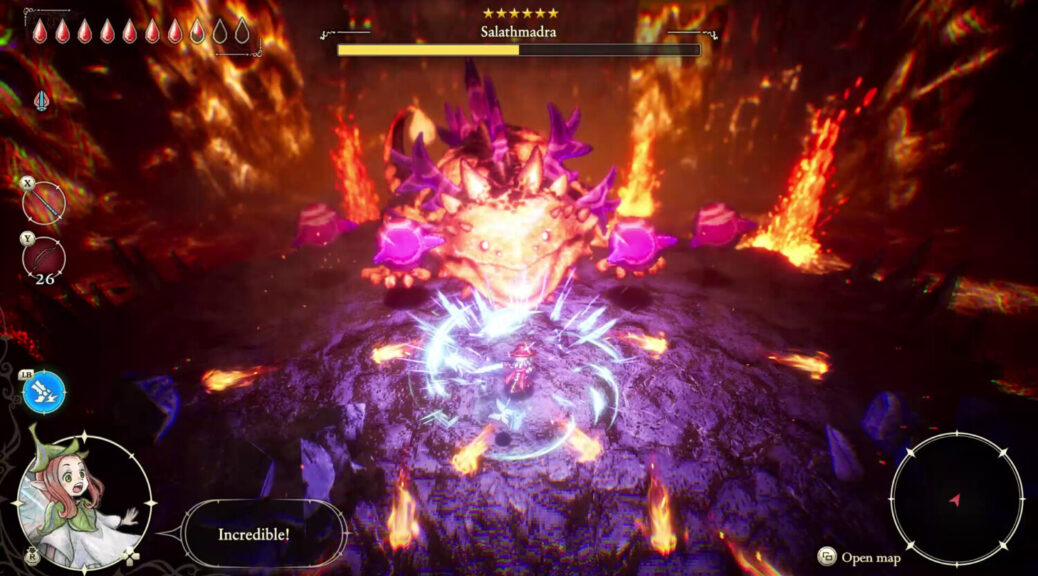The height and width of the screenshot is (576, 1038).
Task: Choose the bow weapon slot
Action: (45, 258)
